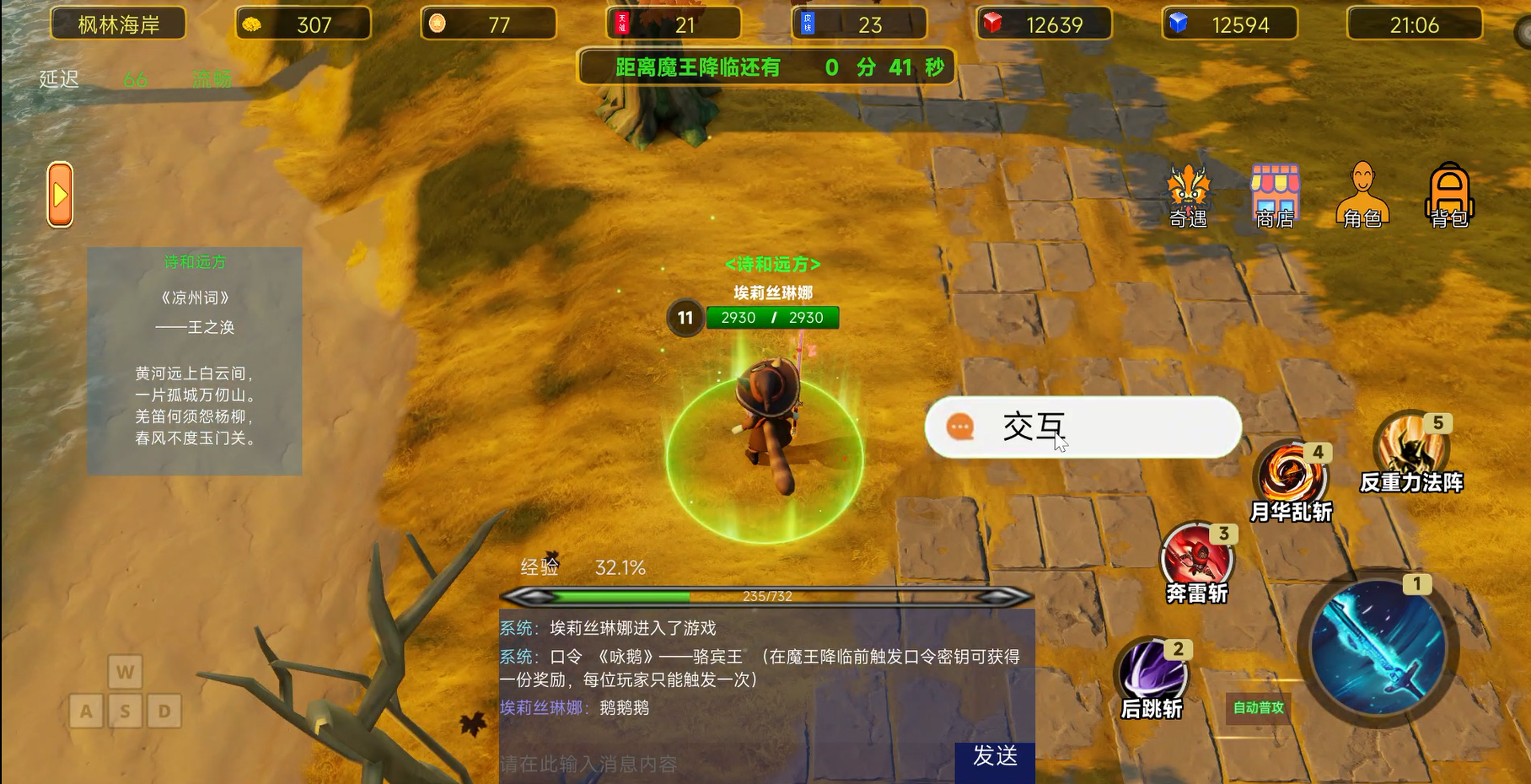The height and width of the screenshot is (784, 1531).
Task: Click the 21:06 time display
Action: 1413,24
